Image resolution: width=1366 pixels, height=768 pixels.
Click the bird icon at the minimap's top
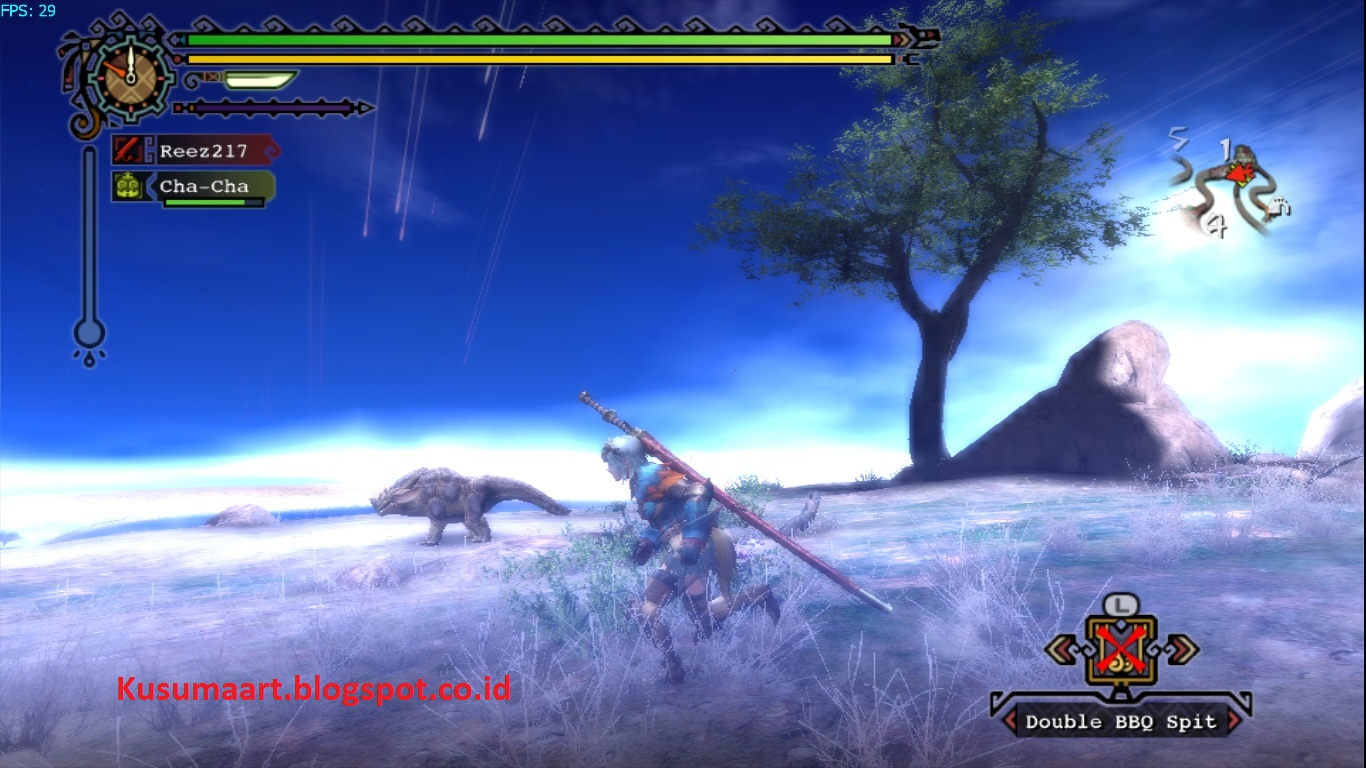(1243, 152)
